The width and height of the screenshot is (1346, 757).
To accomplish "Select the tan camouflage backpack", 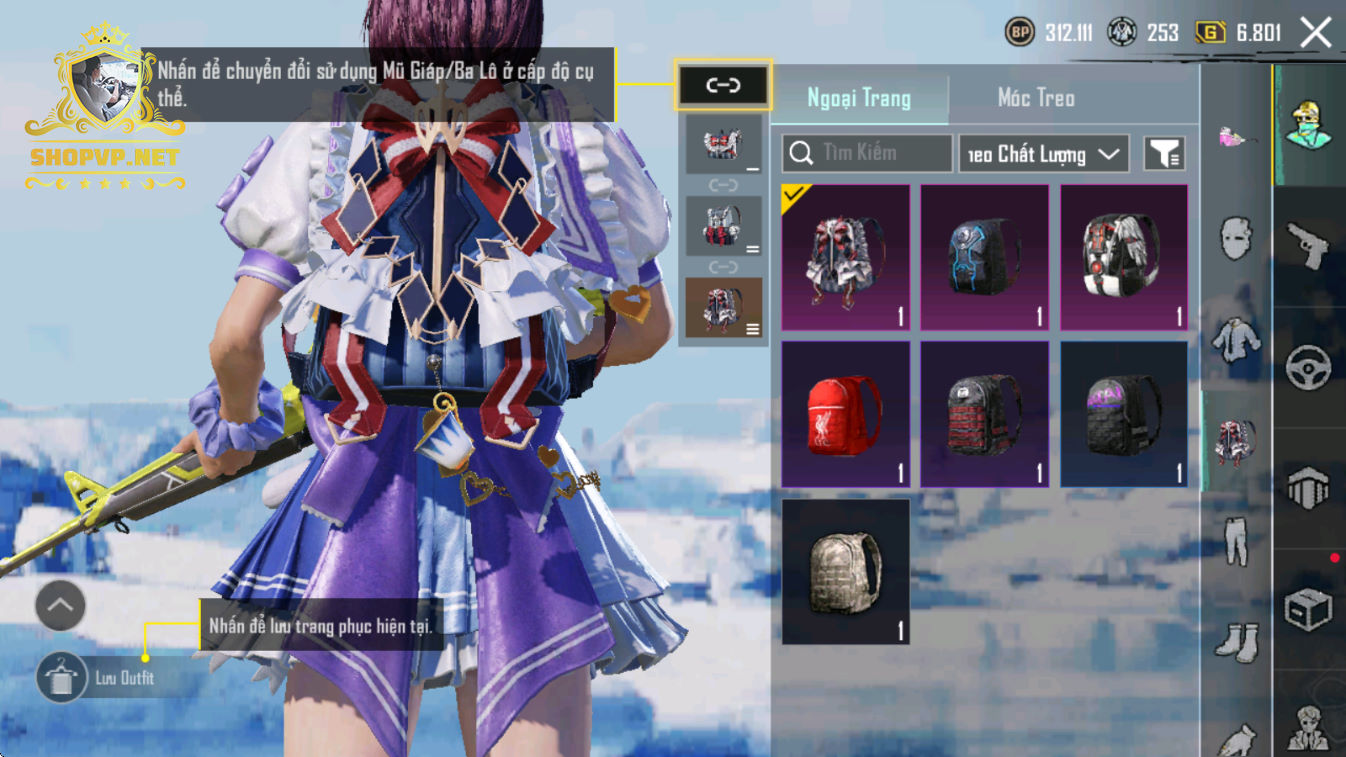I will click(x=846, y=571).
